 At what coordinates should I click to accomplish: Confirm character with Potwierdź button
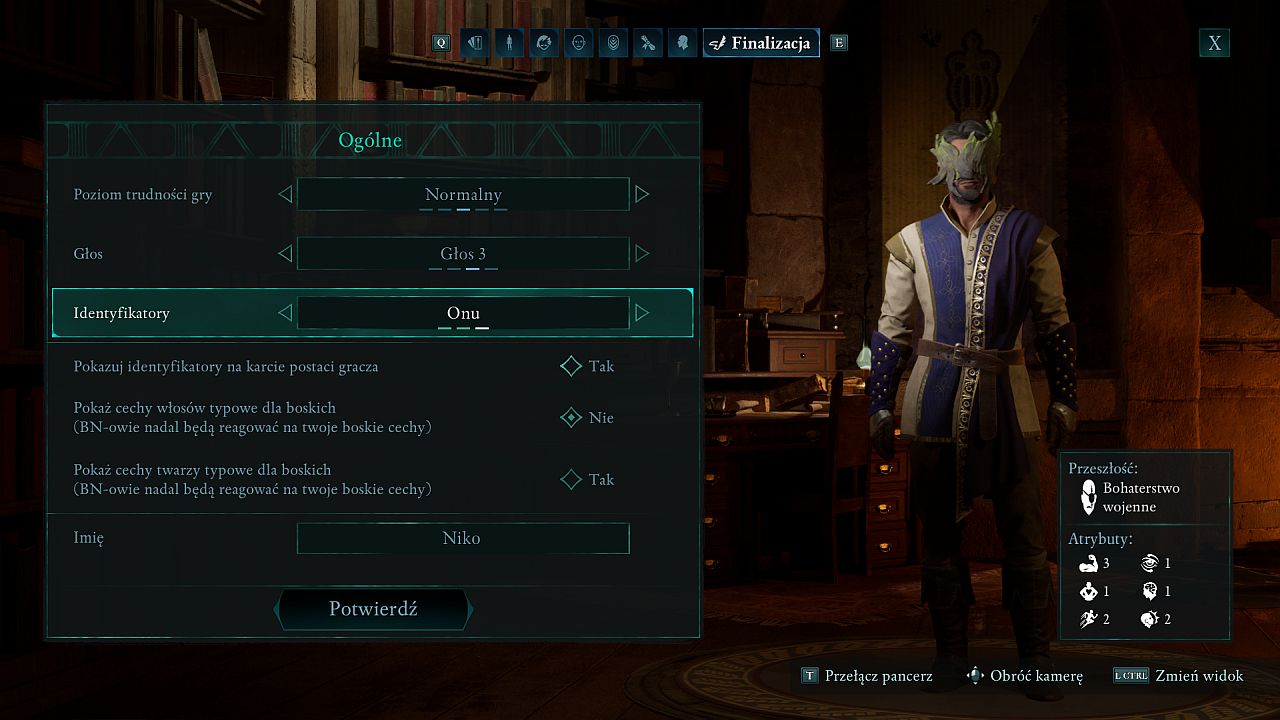click(372, 609)
